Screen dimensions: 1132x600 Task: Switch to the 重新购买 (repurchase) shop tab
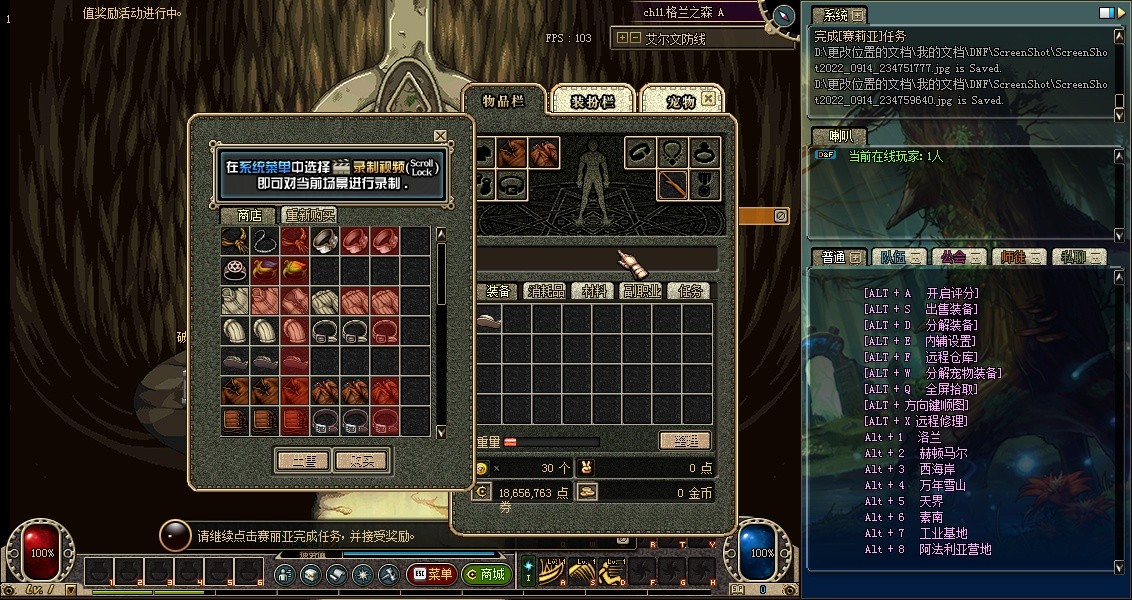(x=309, y=215)
